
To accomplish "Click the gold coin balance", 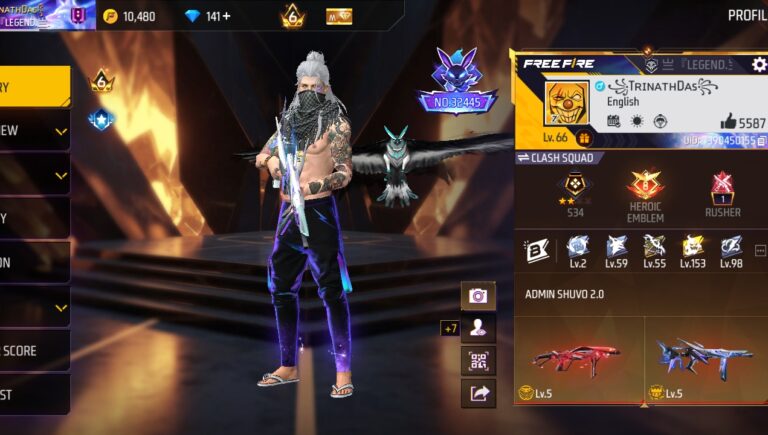I will pyautogui.click(x=128, y=16).
